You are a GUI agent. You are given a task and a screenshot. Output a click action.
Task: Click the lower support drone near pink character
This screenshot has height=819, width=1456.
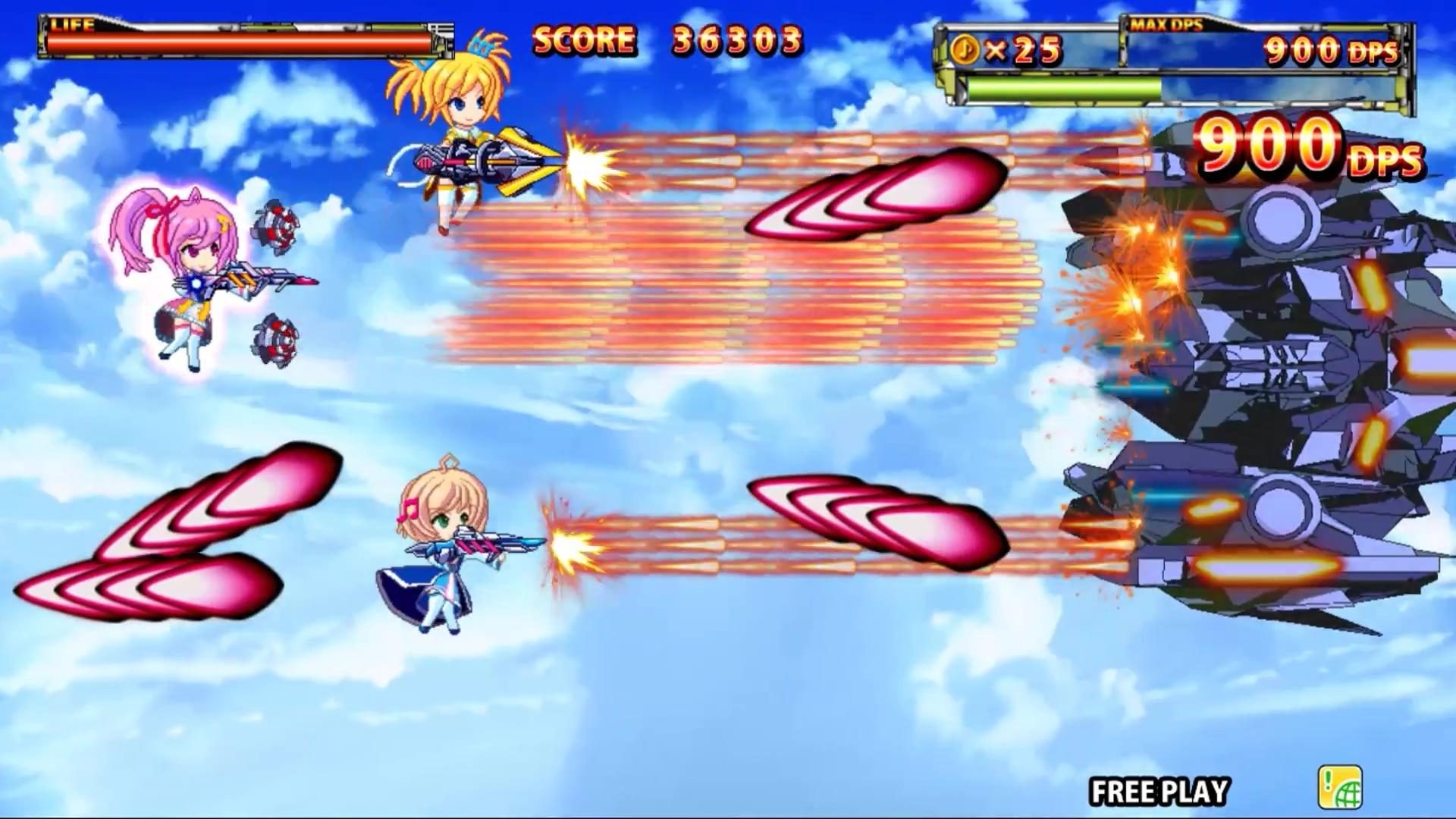pyautogui.click(x=277, y=341)
